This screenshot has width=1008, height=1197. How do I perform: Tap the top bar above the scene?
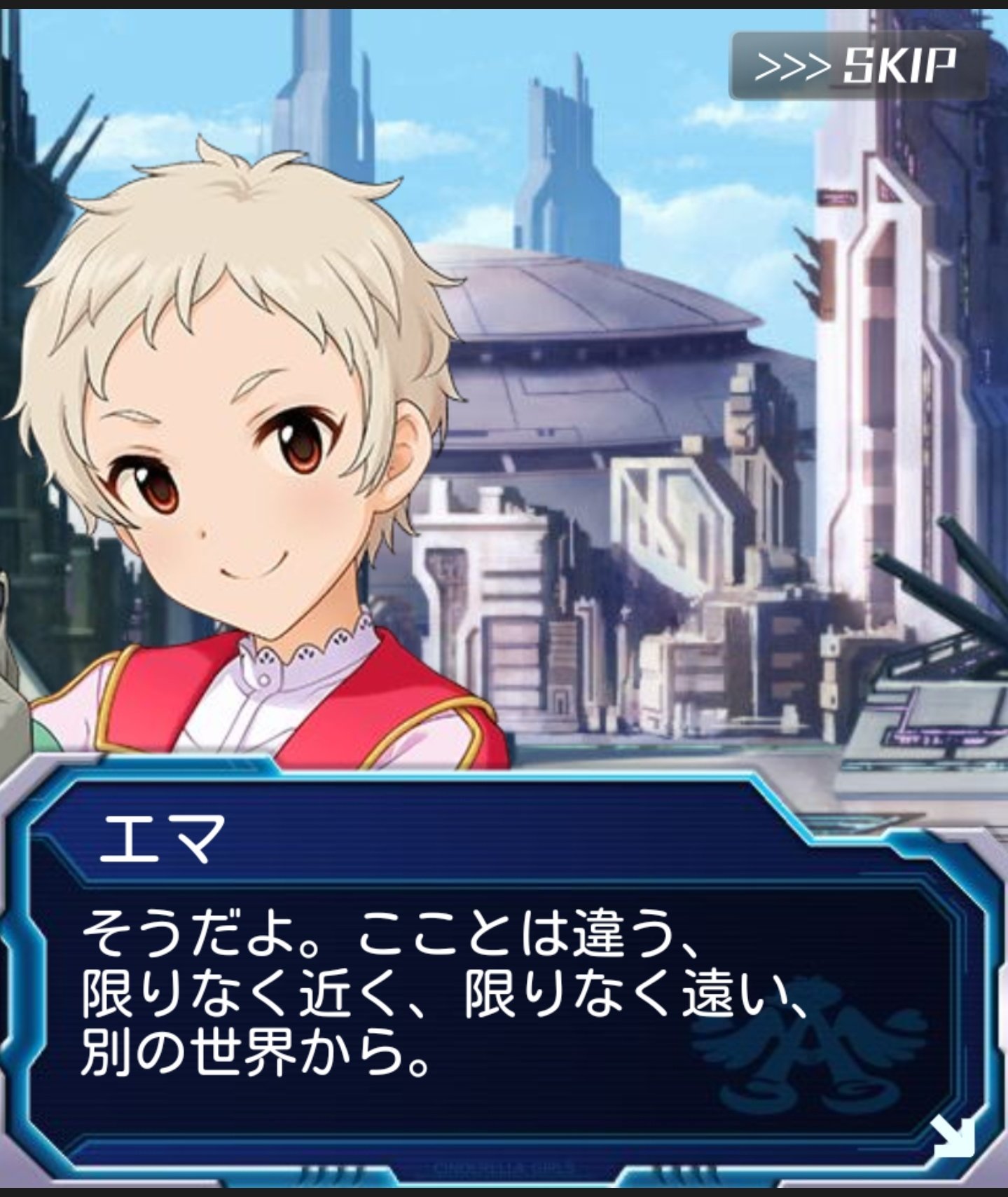(504, 6)
